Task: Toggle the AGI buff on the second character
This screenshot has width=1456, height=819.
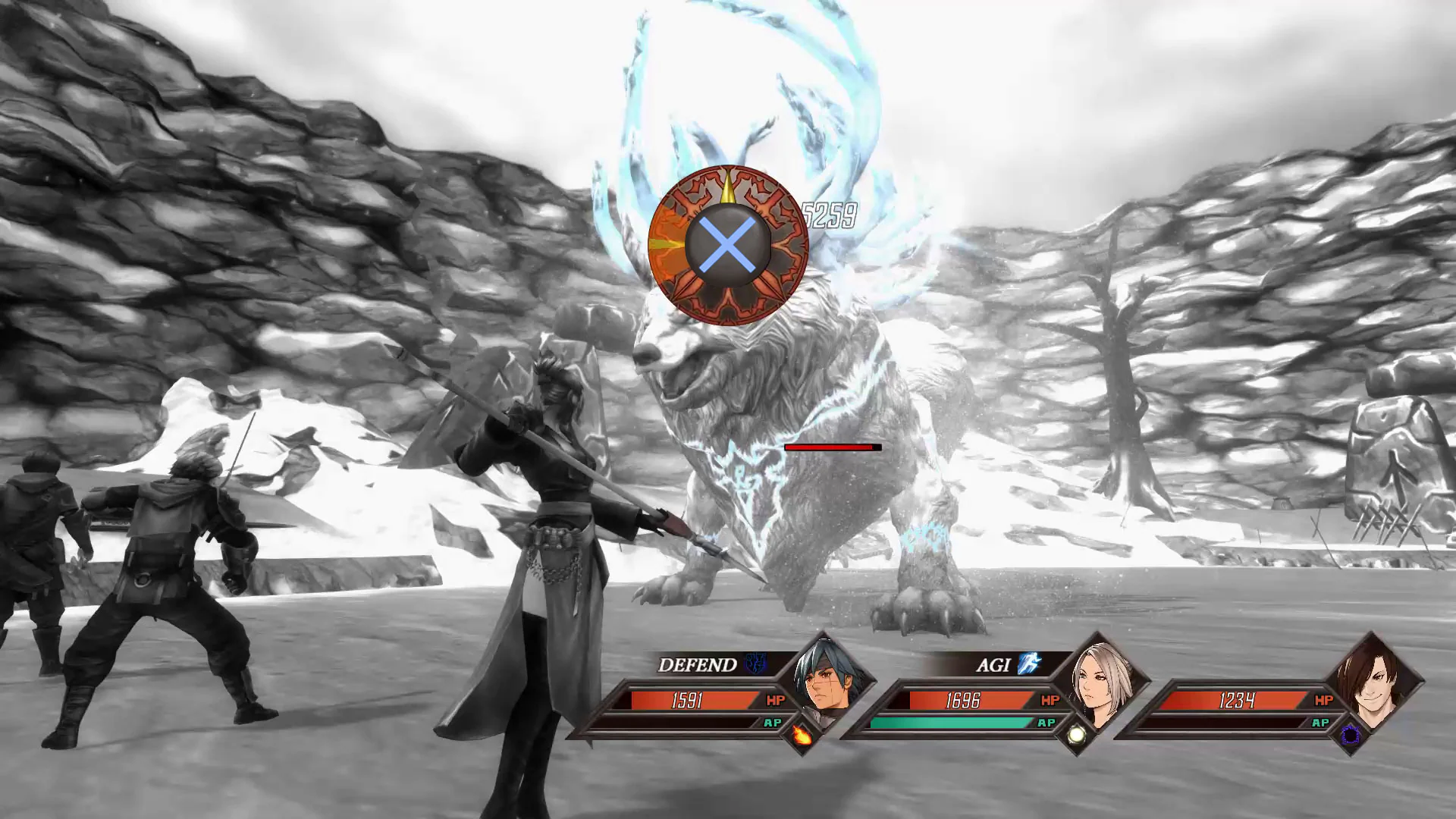Action: [993, 666]
